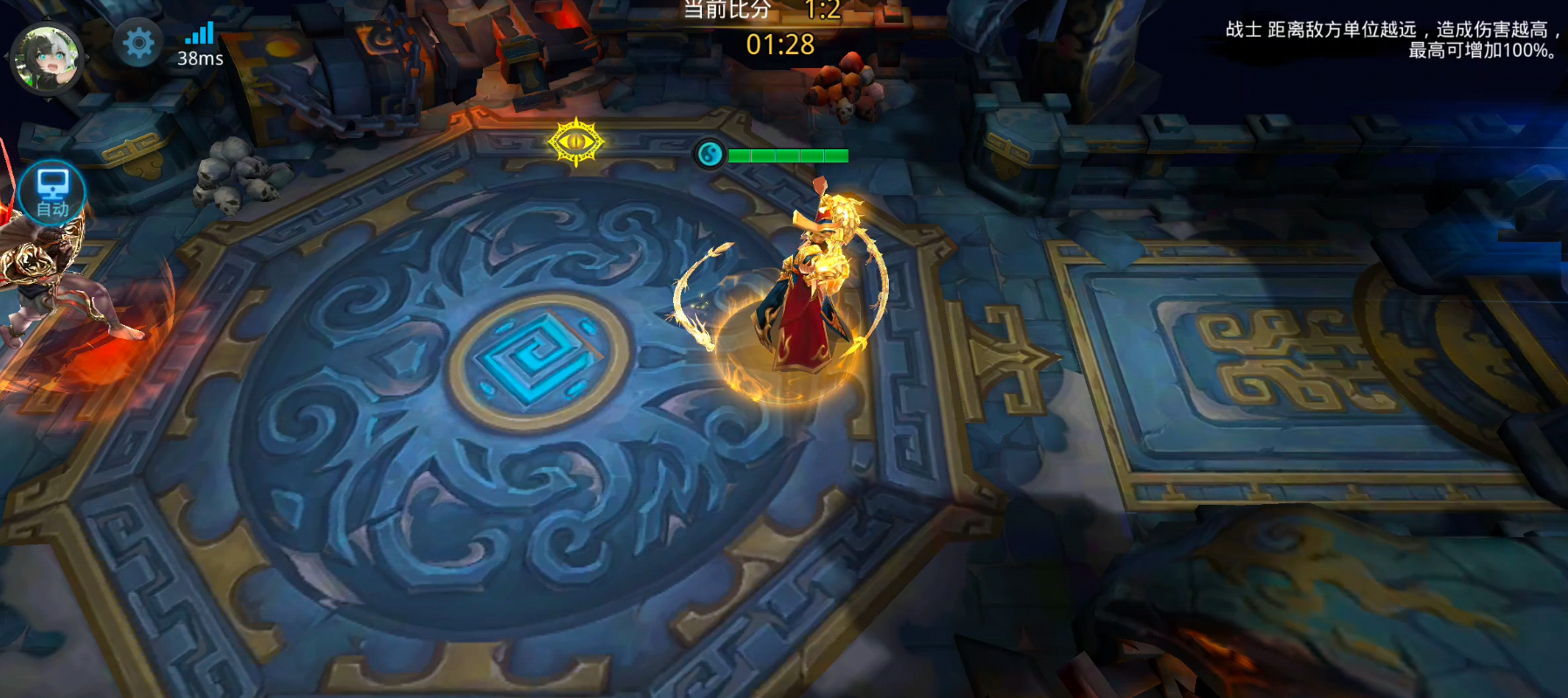Toggle the 自动 auto-battle button
1568x698 pixels.
[52, 193]
